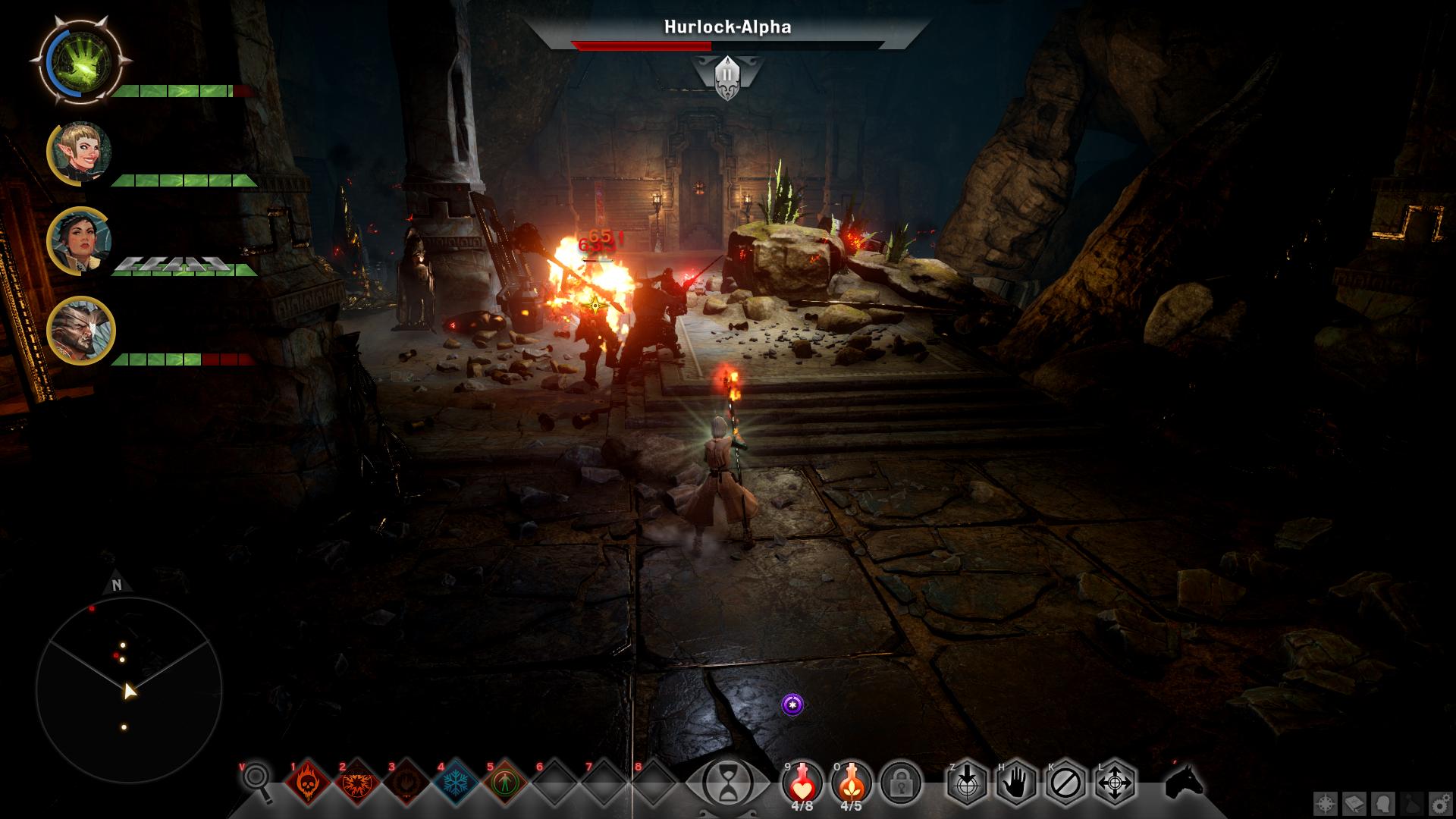The height and width of the screenshot is (819, 1456).
Task: Toggle the hourglass tactical camera
Action: pyautogui.click(x=727, y=783)
